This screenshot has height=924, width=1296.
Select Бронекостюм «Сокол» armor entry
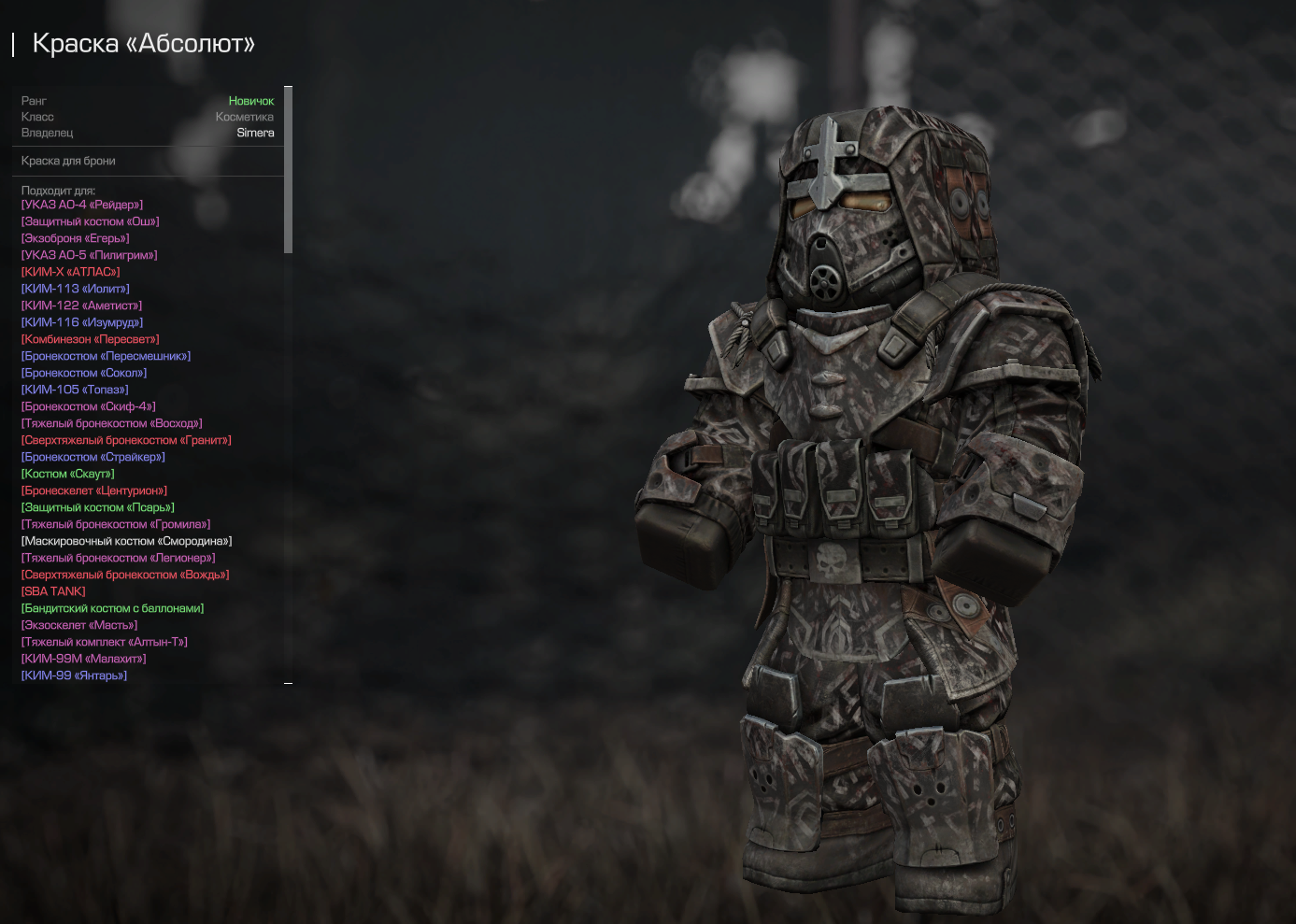pos(84,373)
